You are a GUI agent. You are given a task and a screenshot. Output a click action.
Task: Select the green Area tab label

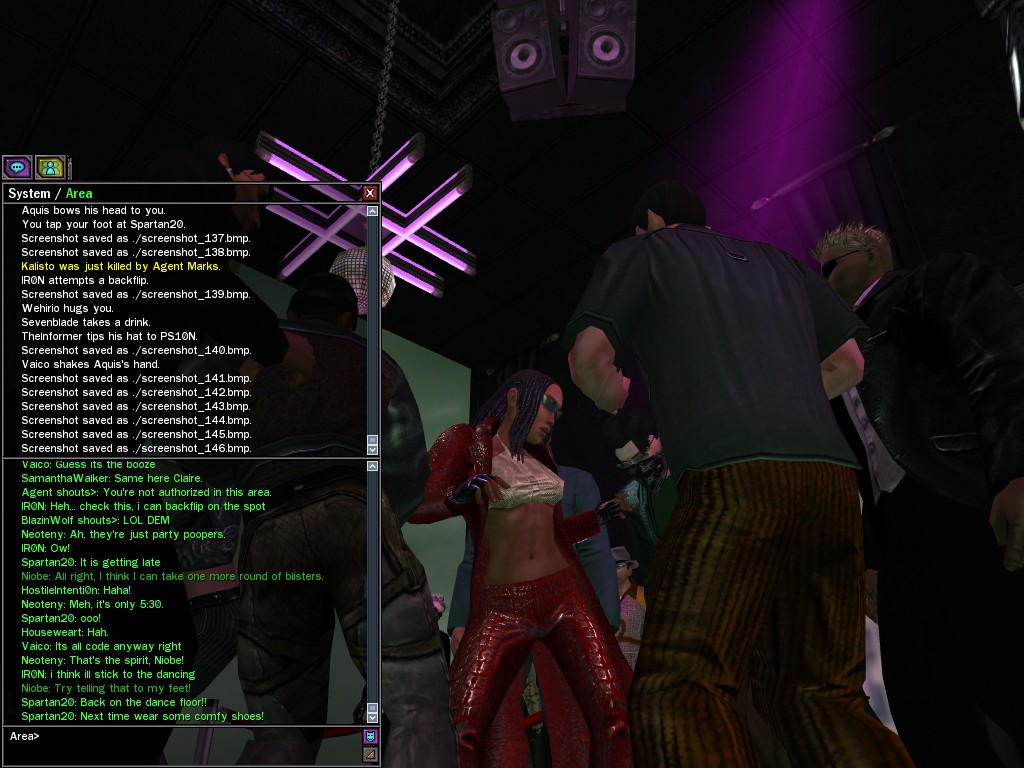click(x=79, y=193)
